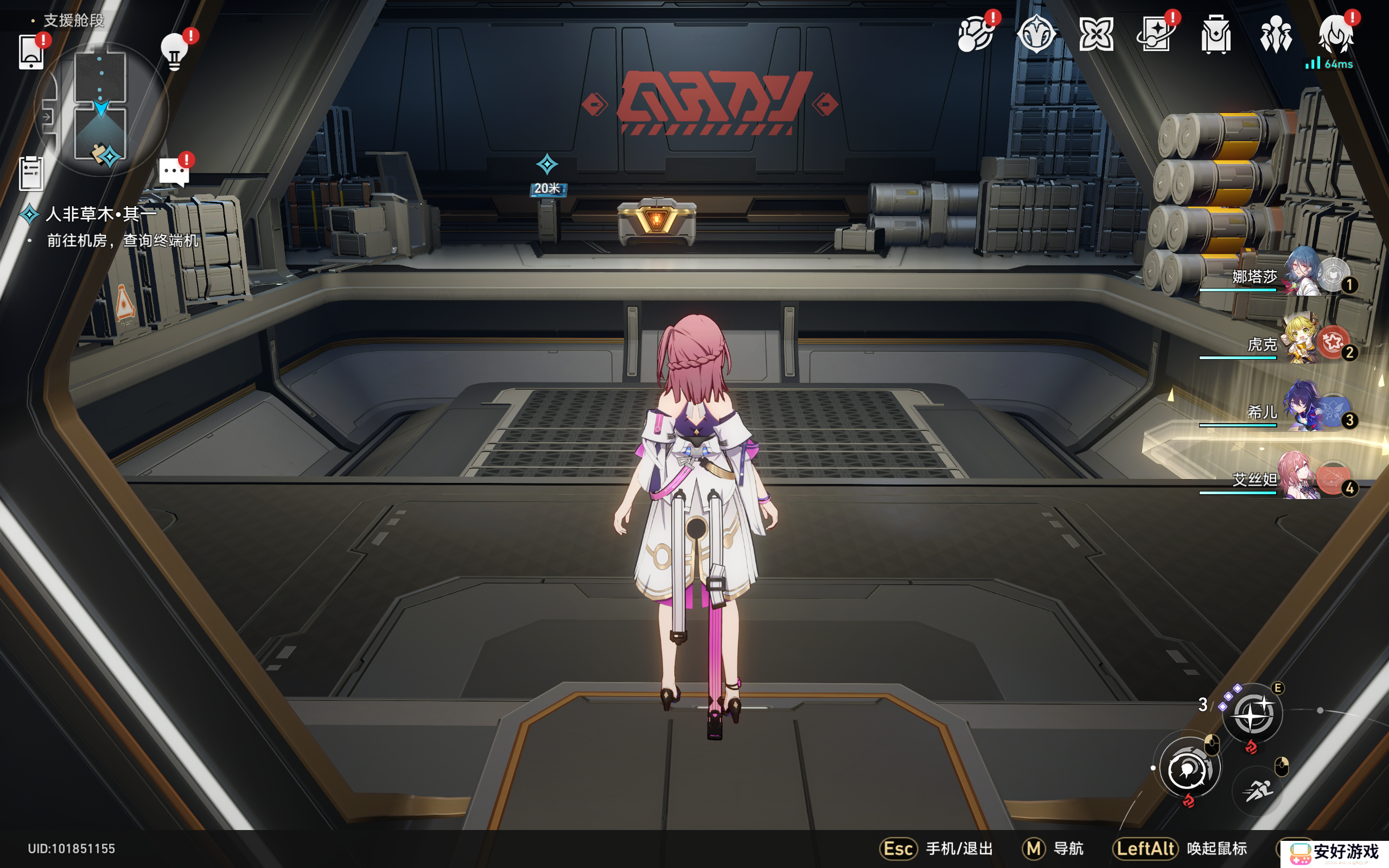Open the travel log planet icon
Image resolution: width=1389 pixels, height=868 pixels.
976,34
